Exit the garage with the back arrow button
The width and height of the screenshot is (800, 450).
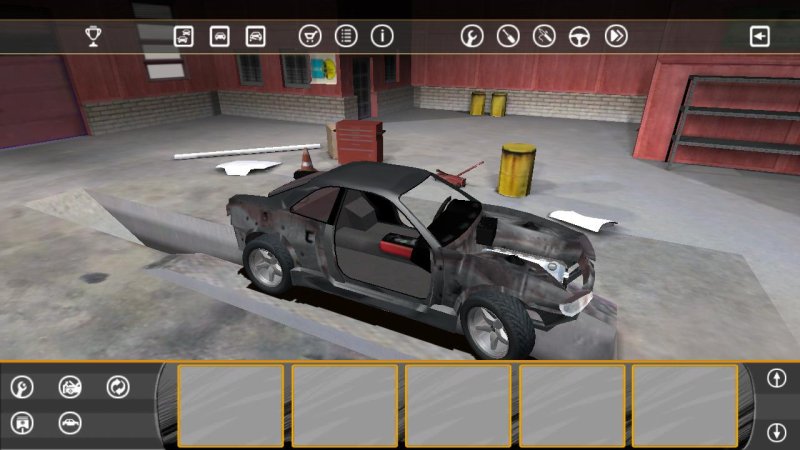760,37
